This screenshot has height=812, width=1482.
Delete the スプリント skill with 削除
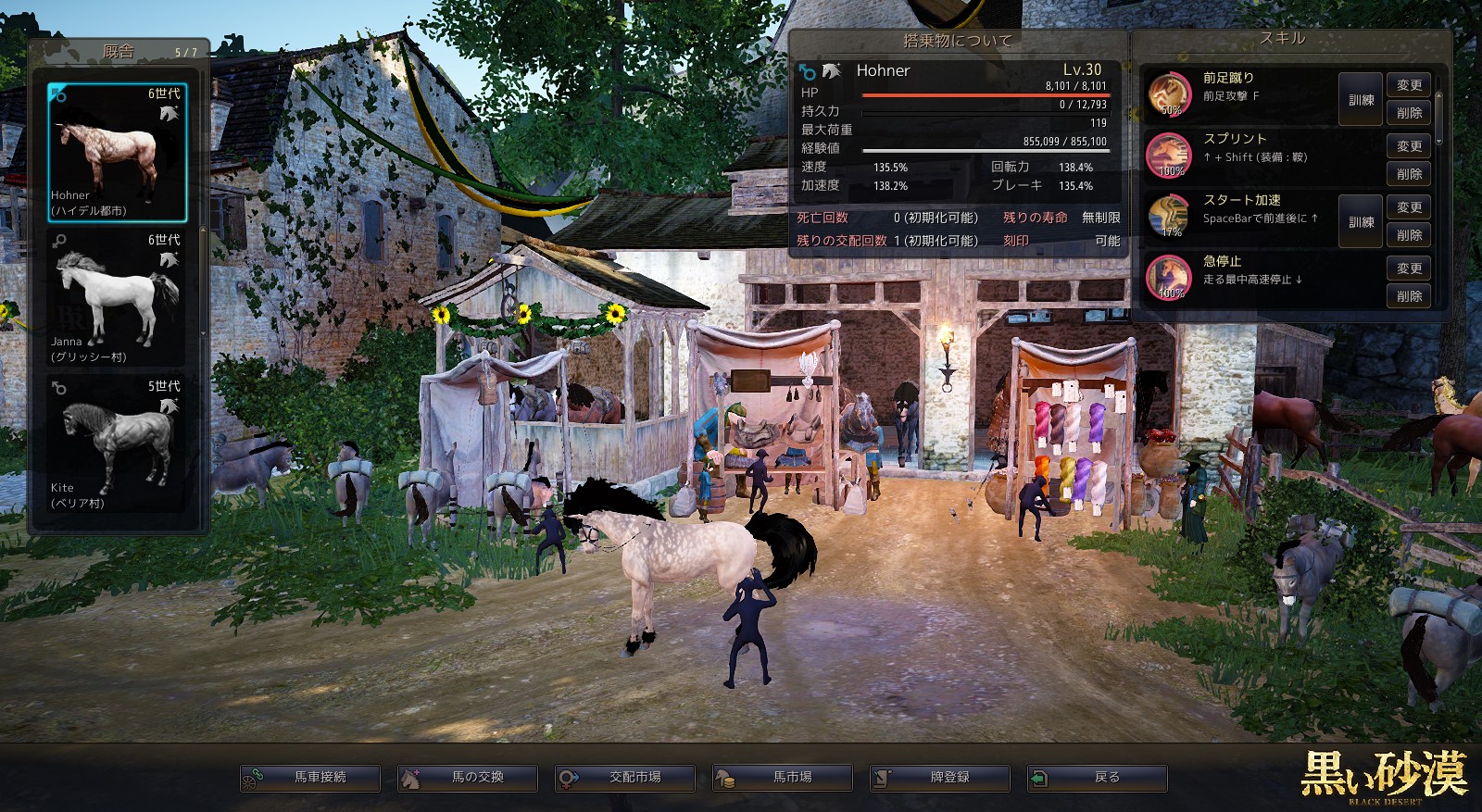click(1409, 174)
